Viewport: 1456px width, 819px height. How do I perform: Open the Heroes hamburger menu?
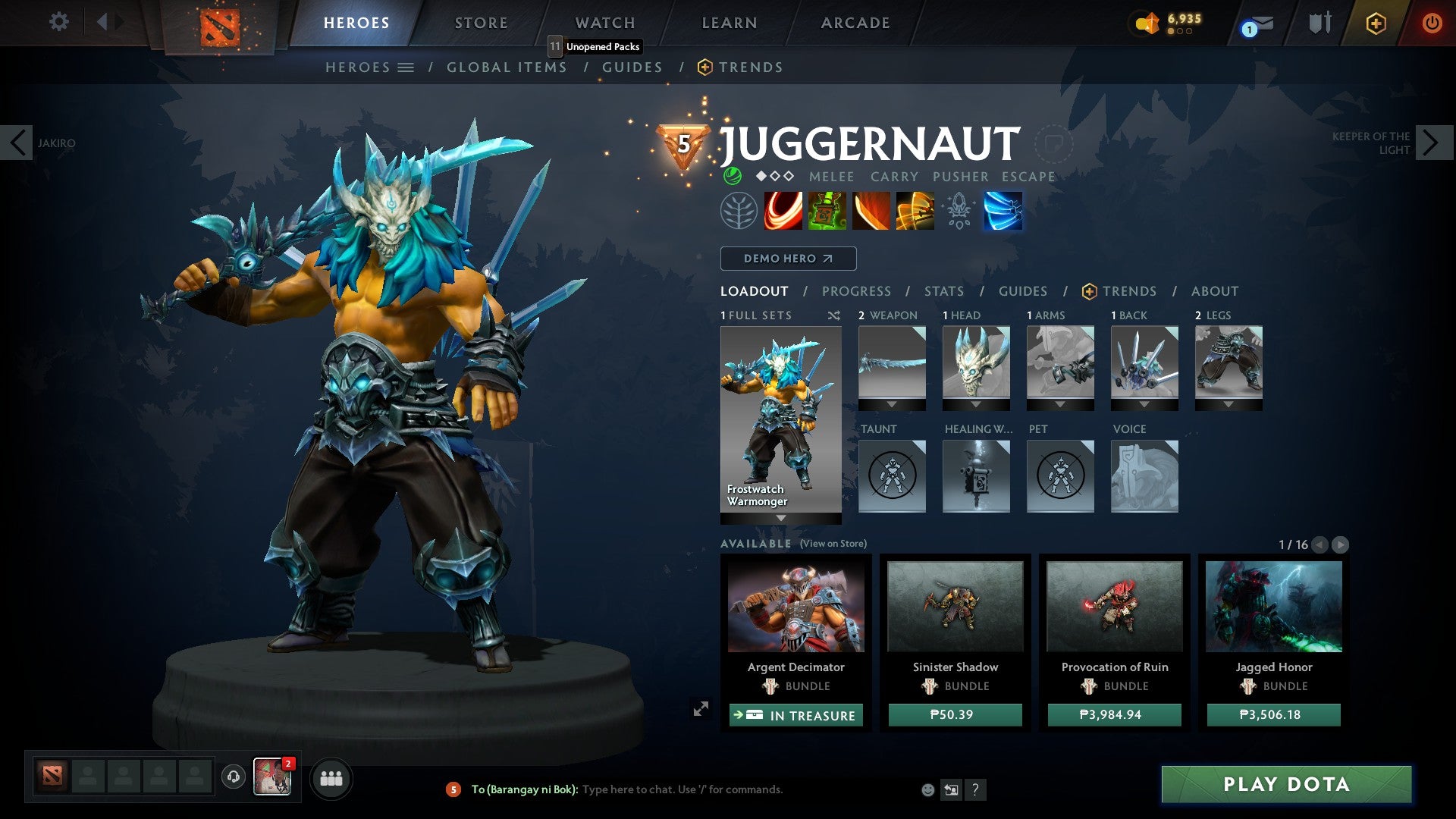tap(406, 67)
